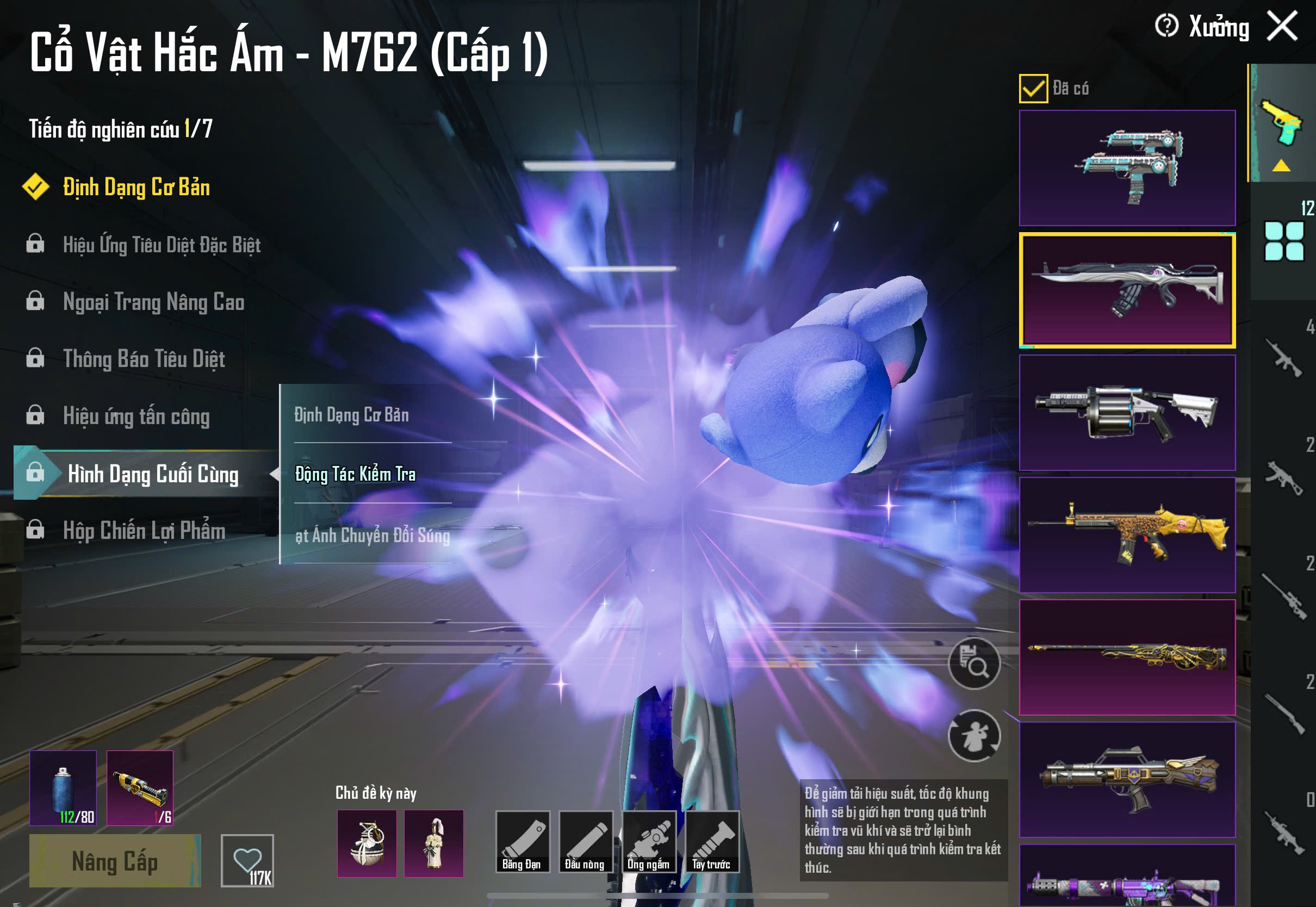Choose Hộp Chiến Lợi Phẩm stage
The width and height of the screenshot is (1316, 907).
click(144, 530)
